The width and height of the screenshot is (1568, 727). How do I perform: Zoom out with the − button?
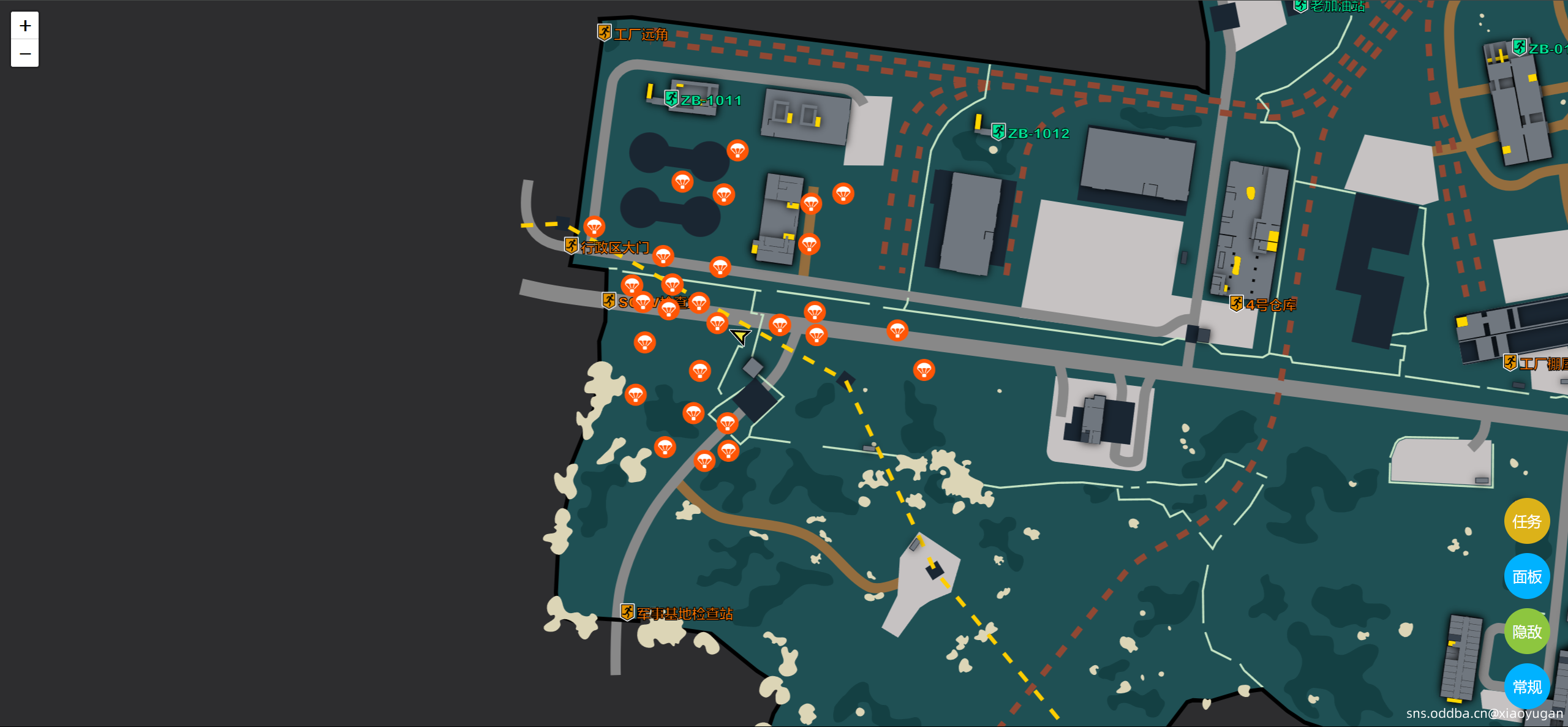24,54
